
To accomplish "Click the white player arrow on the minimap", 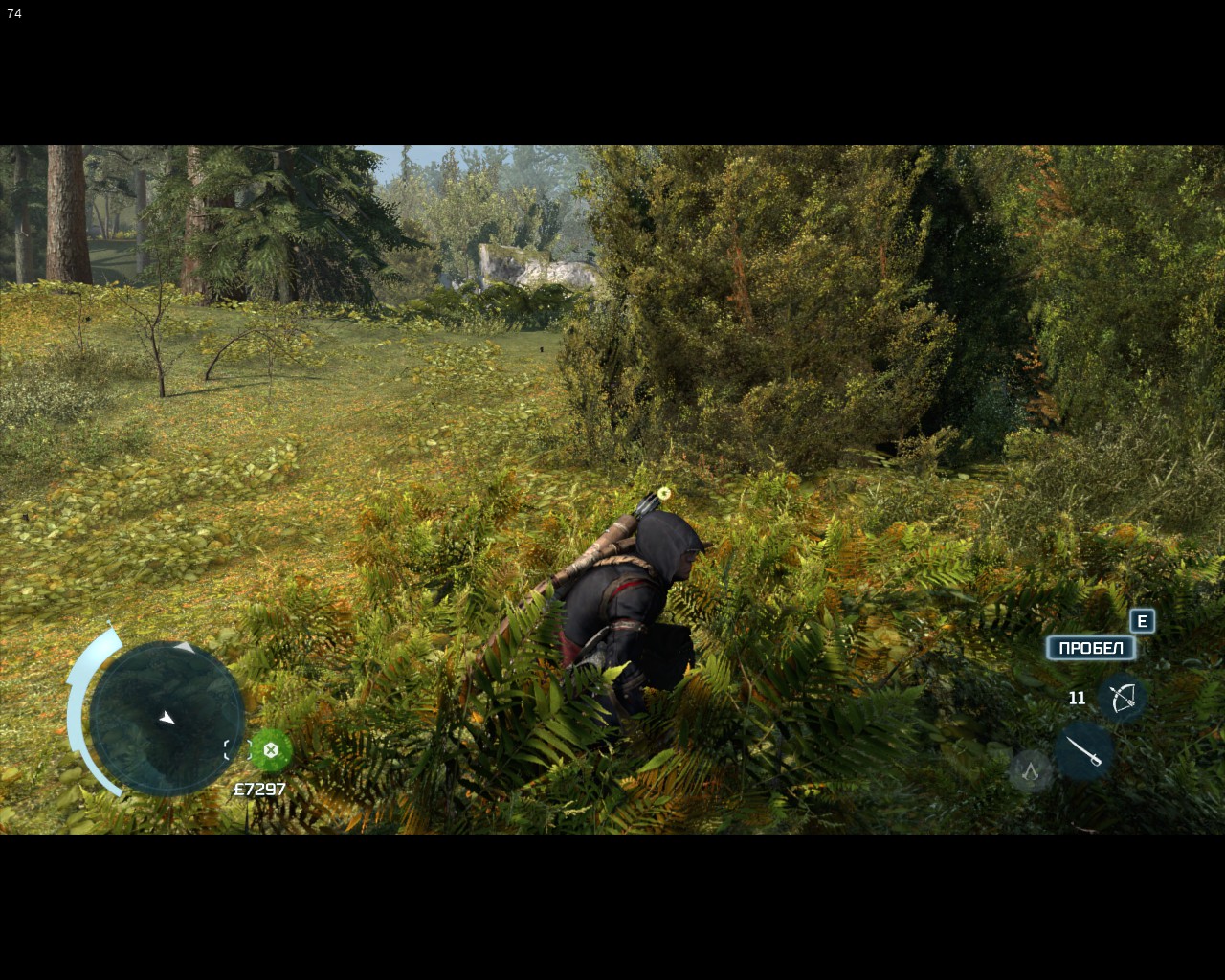I will tap(167, 715).
